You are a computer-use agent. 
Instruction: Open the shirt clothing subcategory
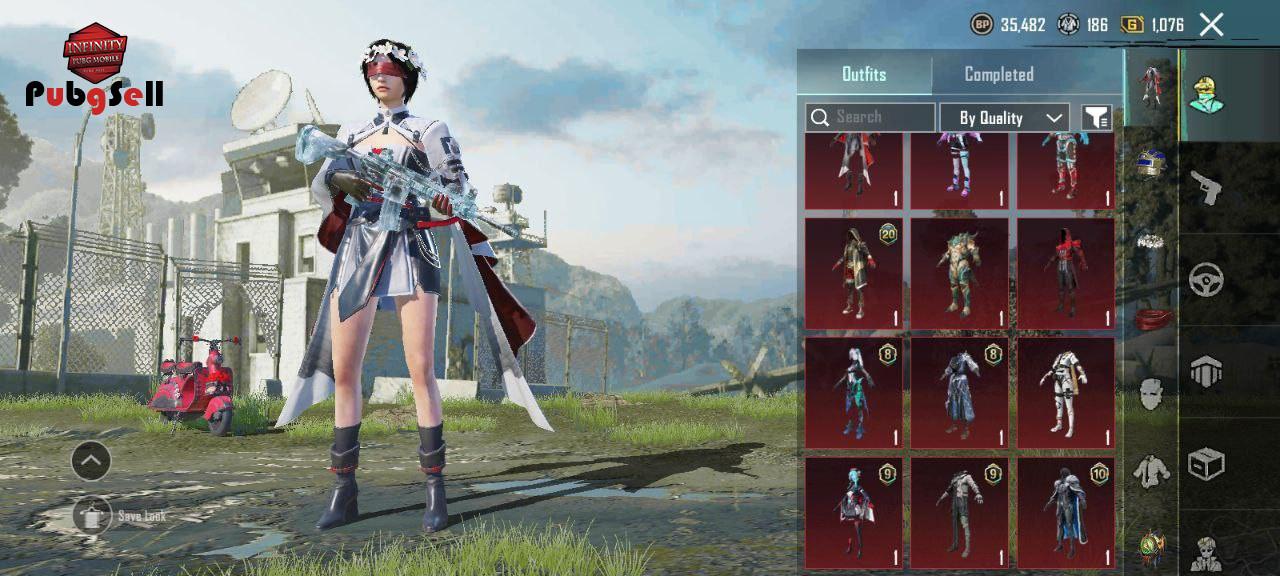pos(1151,470)
